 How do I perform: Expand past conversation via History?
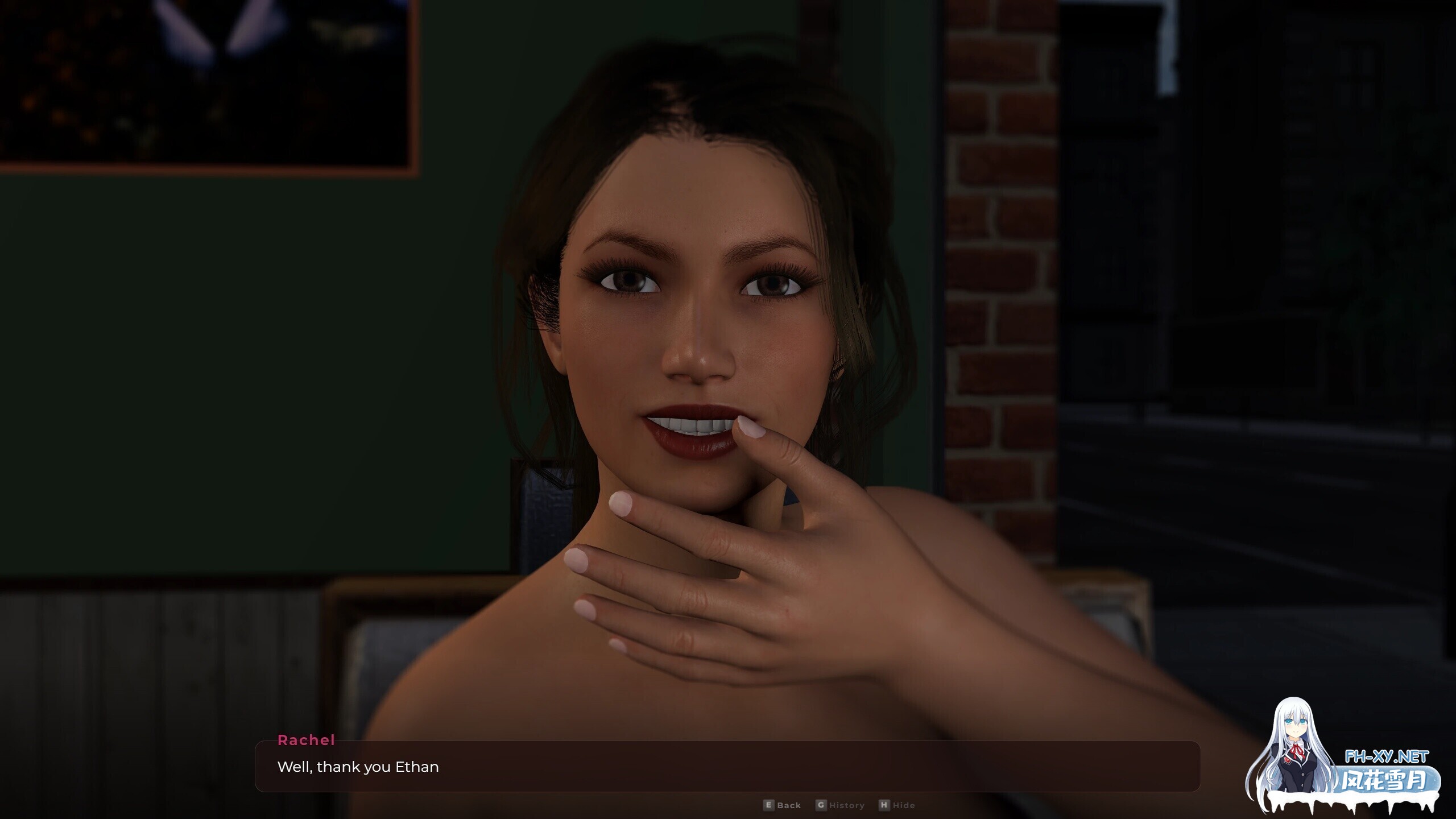coord(846,805)
